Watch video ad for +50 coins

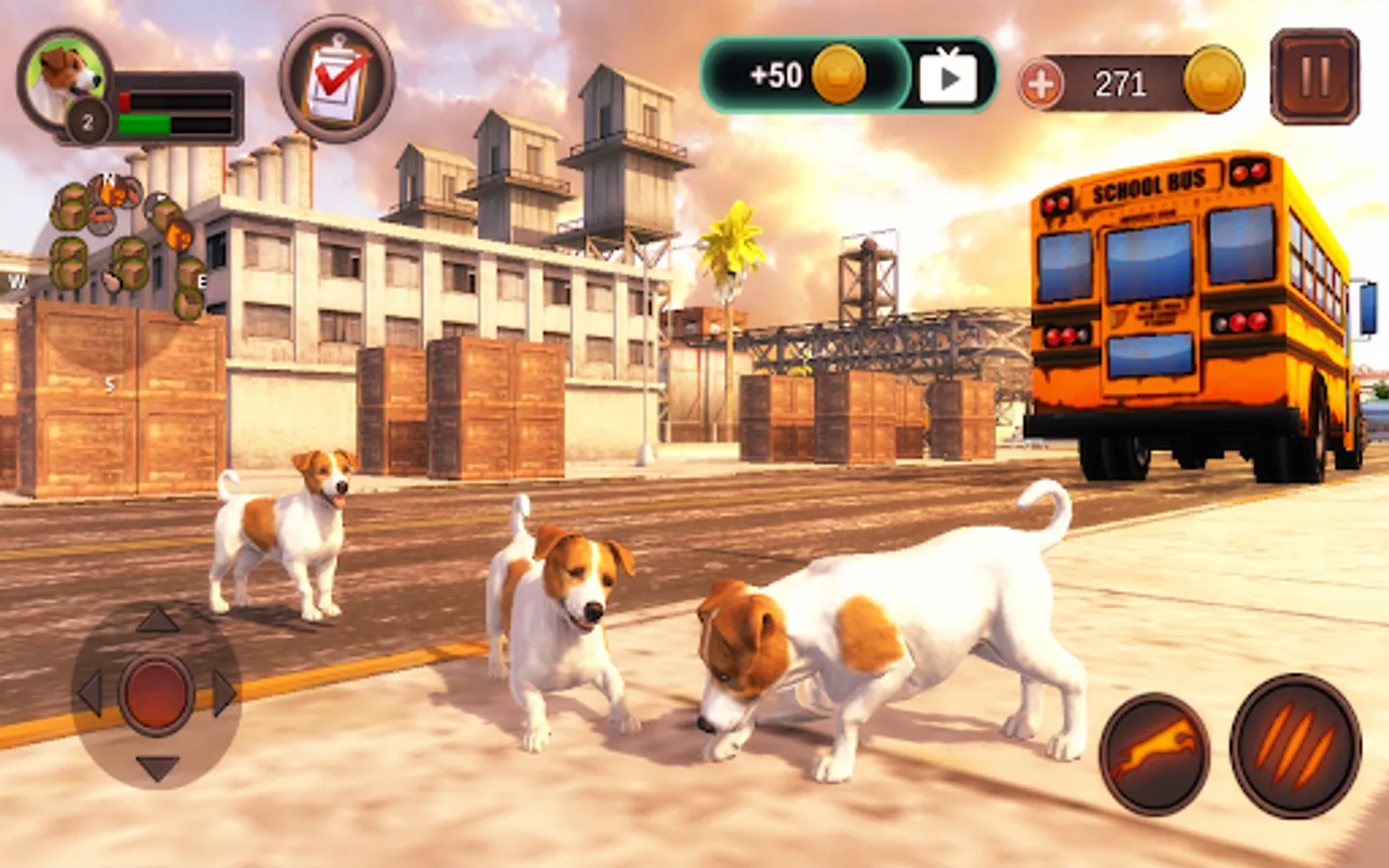(x=947, y=76)
